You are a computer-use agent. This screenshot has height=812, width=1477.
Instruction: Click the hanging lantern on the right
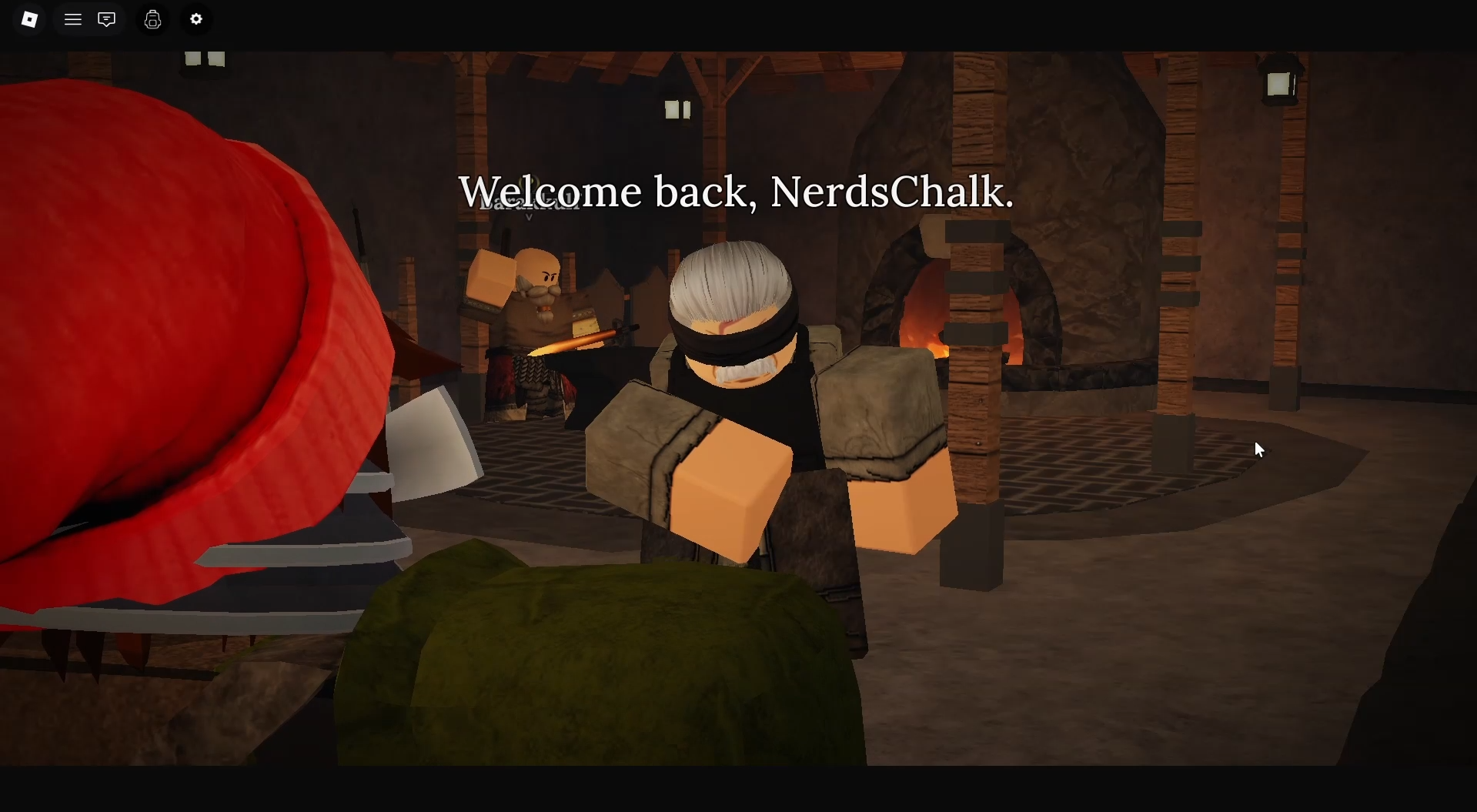coord(1279,81)
